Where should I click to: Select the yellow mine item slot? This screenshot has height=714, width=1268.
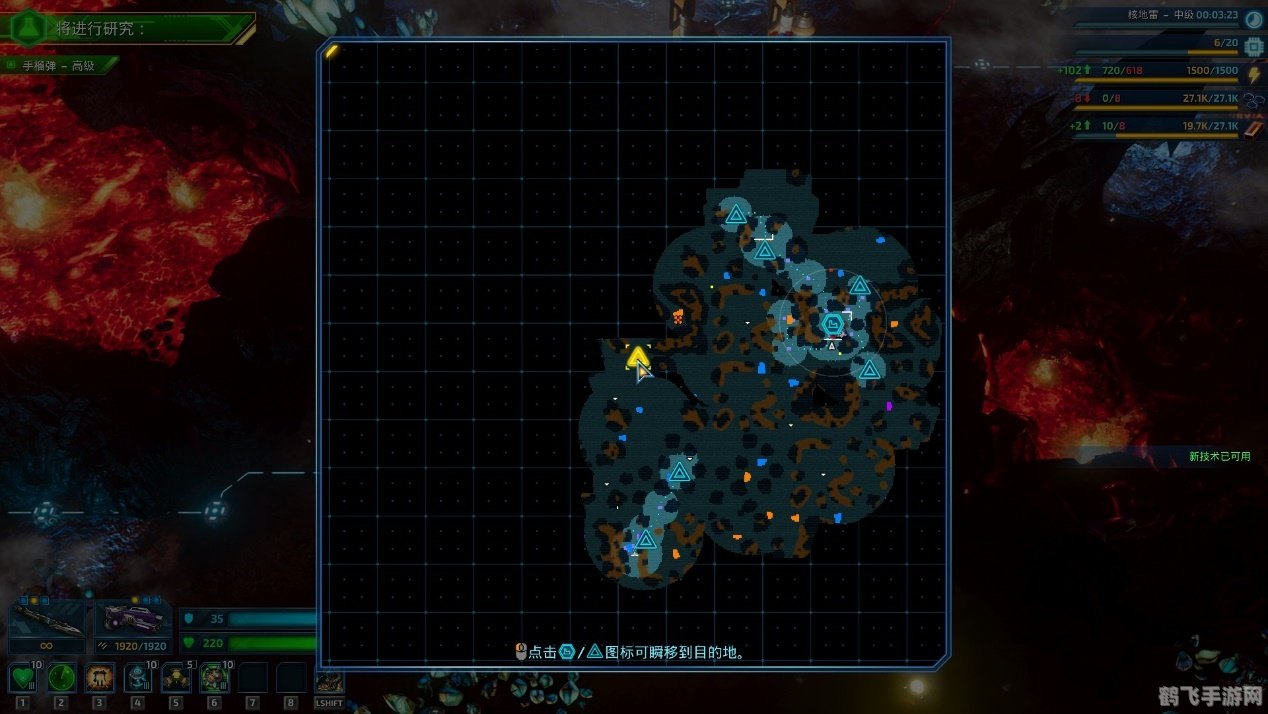click(x=176, y=678)
